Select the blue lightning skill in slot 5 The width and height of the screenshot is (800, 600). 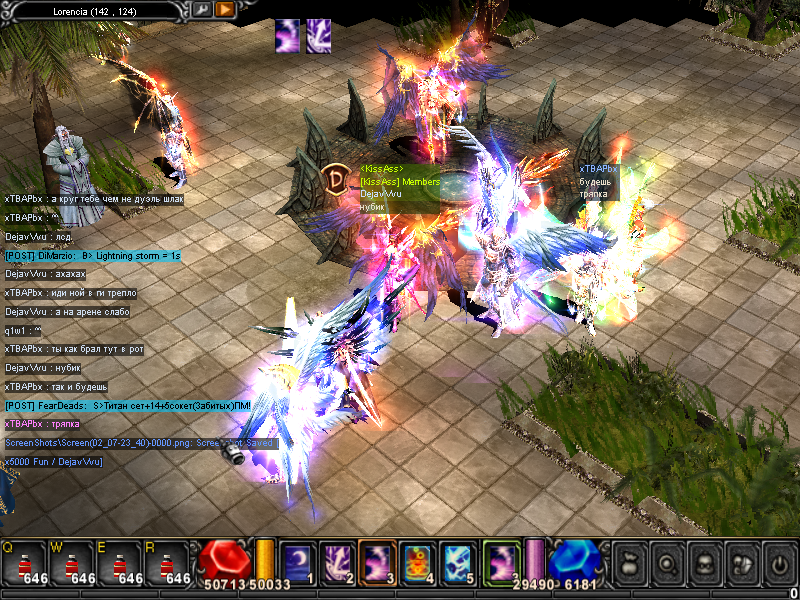pyautogui.click(x=459, y=562)
